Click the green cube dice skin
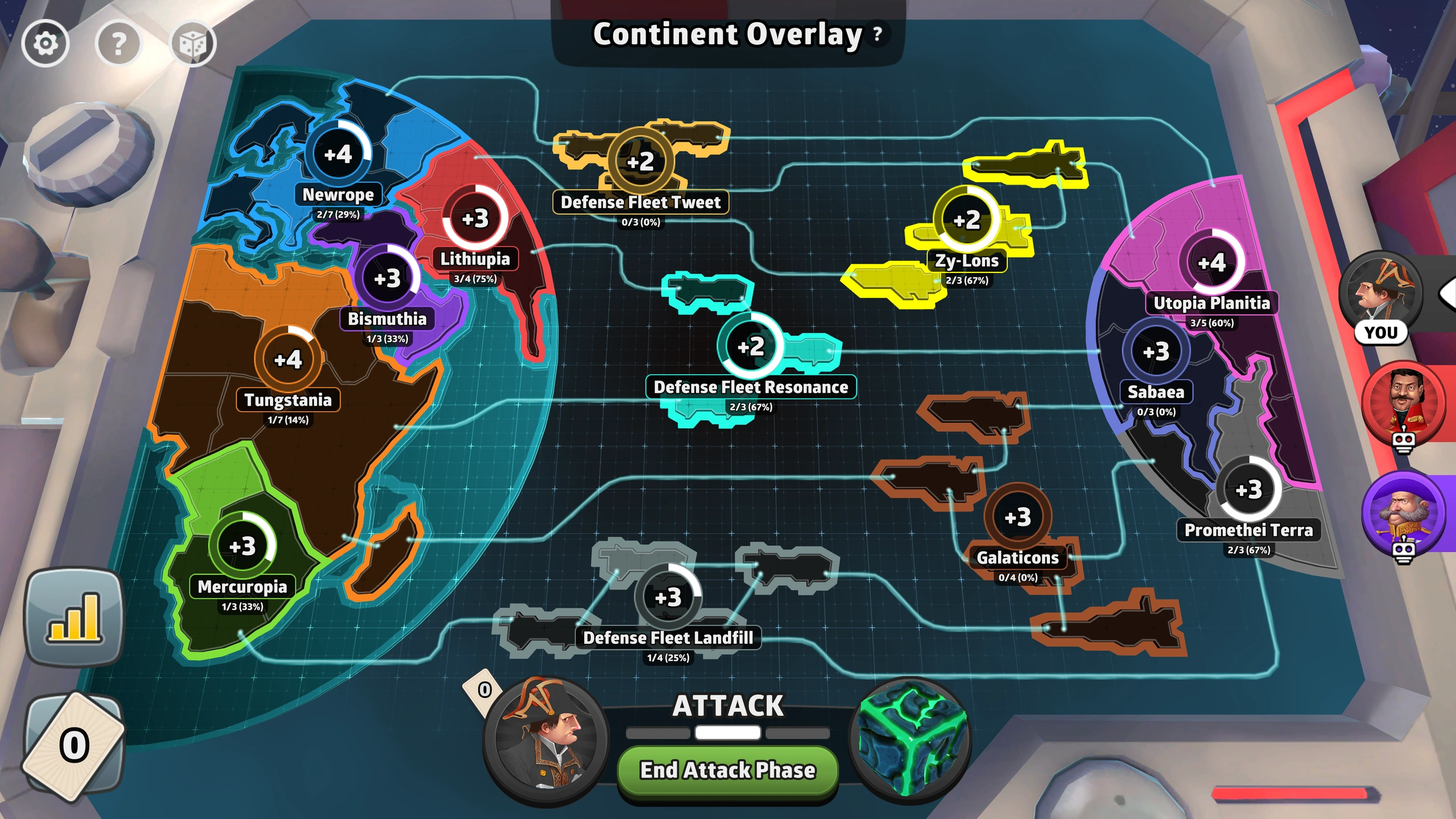The height and width of the screenshot is (819, 1456). 911,738
